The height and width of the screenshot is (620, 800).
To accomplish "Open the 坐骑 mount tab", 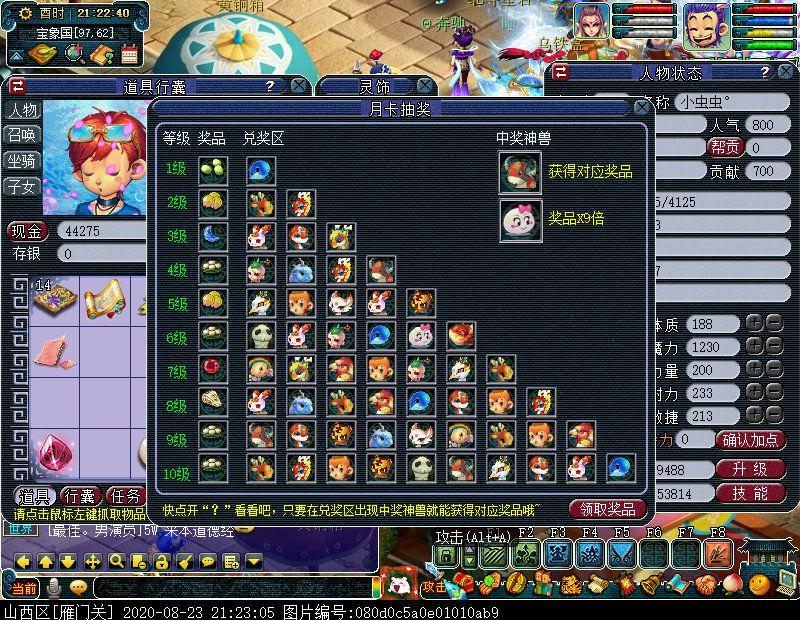I will [x=22, y=161].
